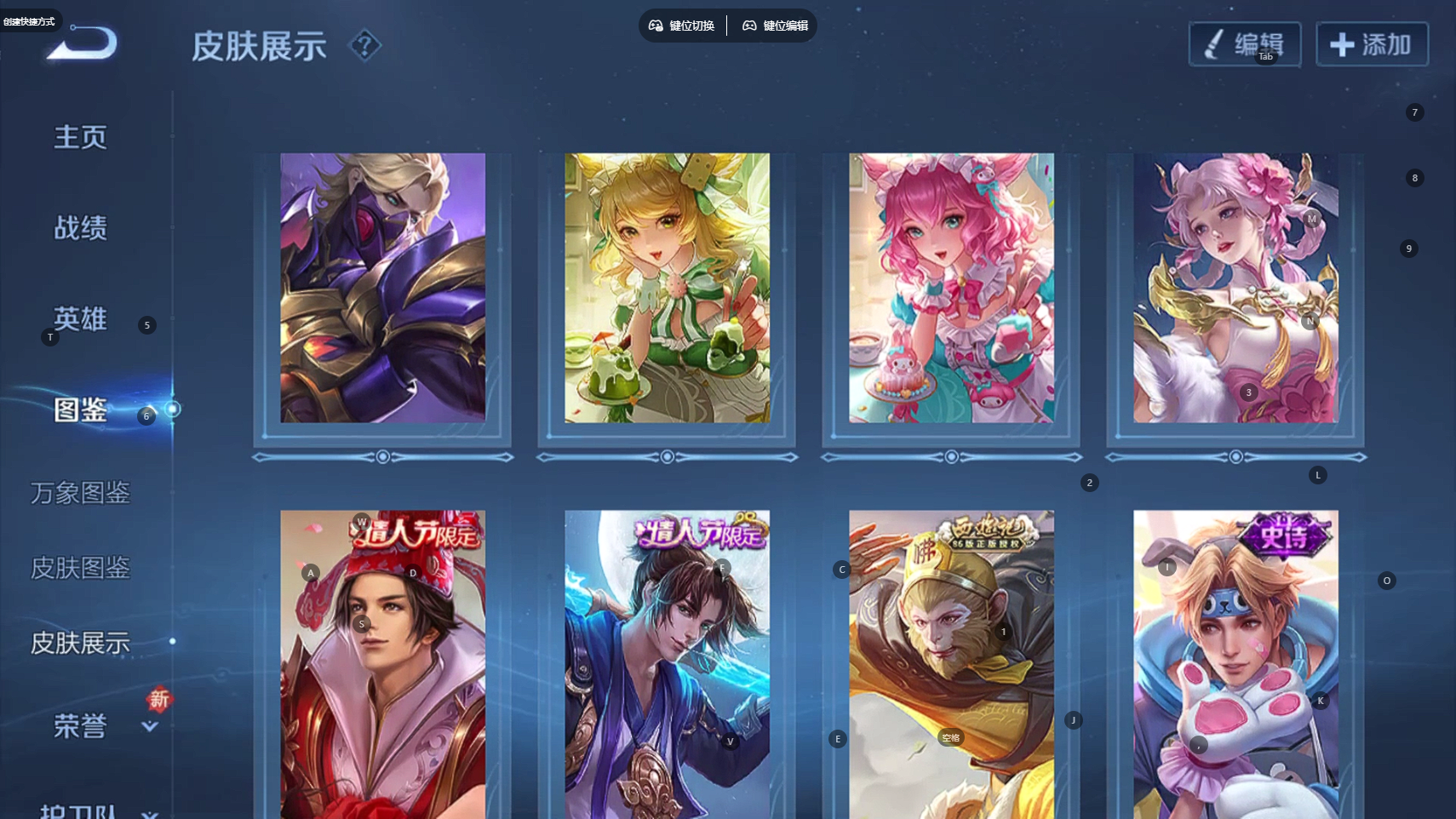This screenshot has height=819, width=1456.
Task: Choose the 史诗 cat-paw skin card
Action: [1235, 664]
